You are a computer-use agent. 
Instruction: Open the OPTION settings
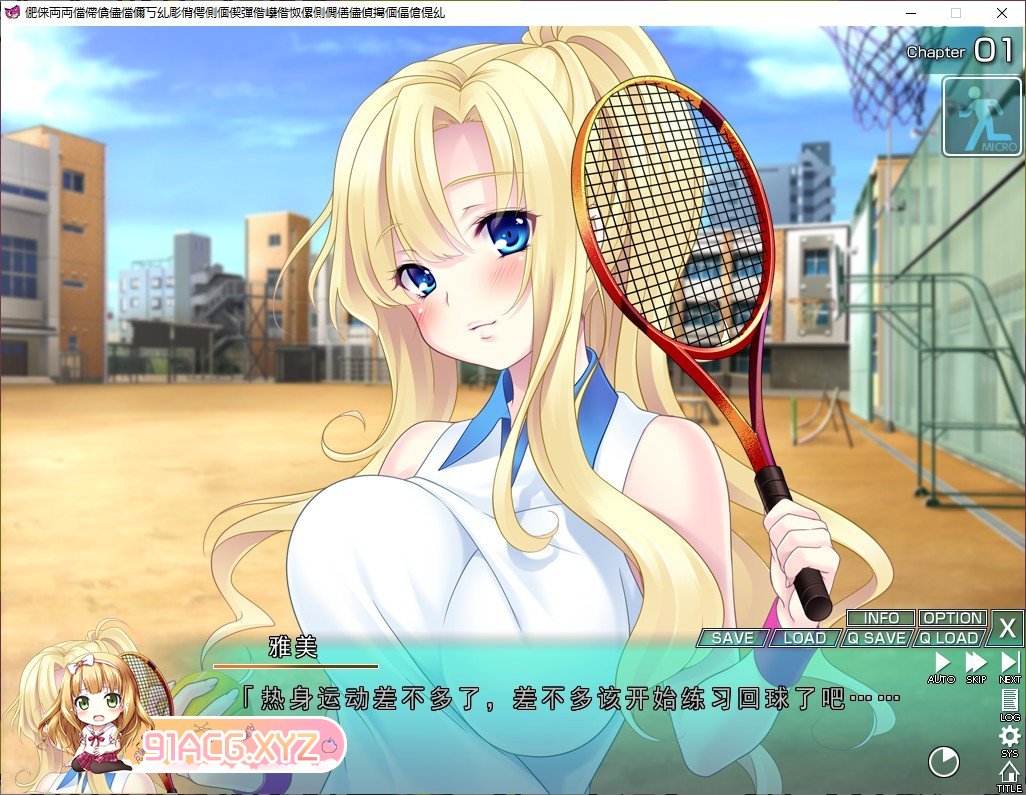click(x=952, y=618)
